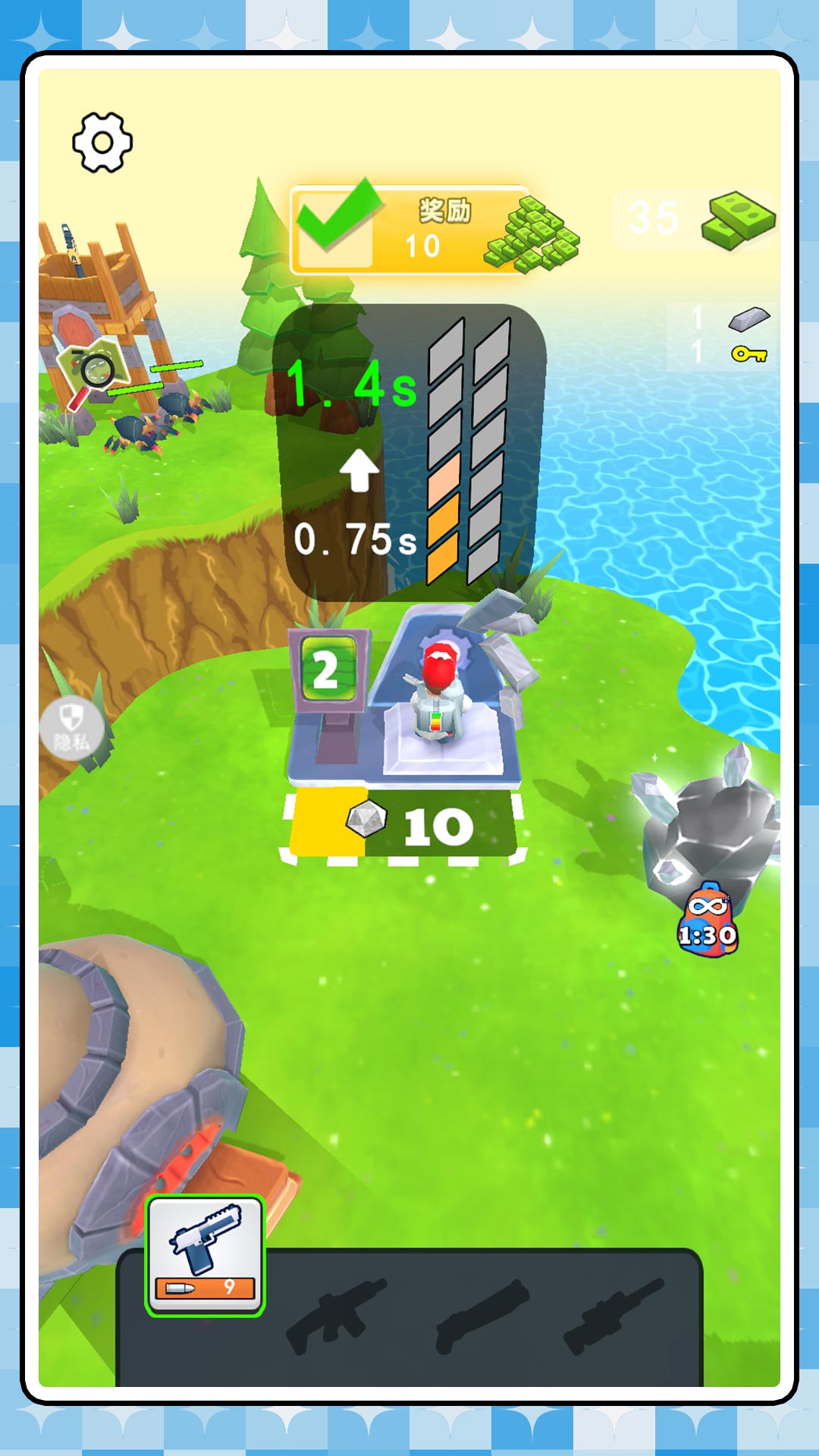This screenshot has width=819, height=1456.
Task: Open the gear settings menu
Action: coord(102,143)
